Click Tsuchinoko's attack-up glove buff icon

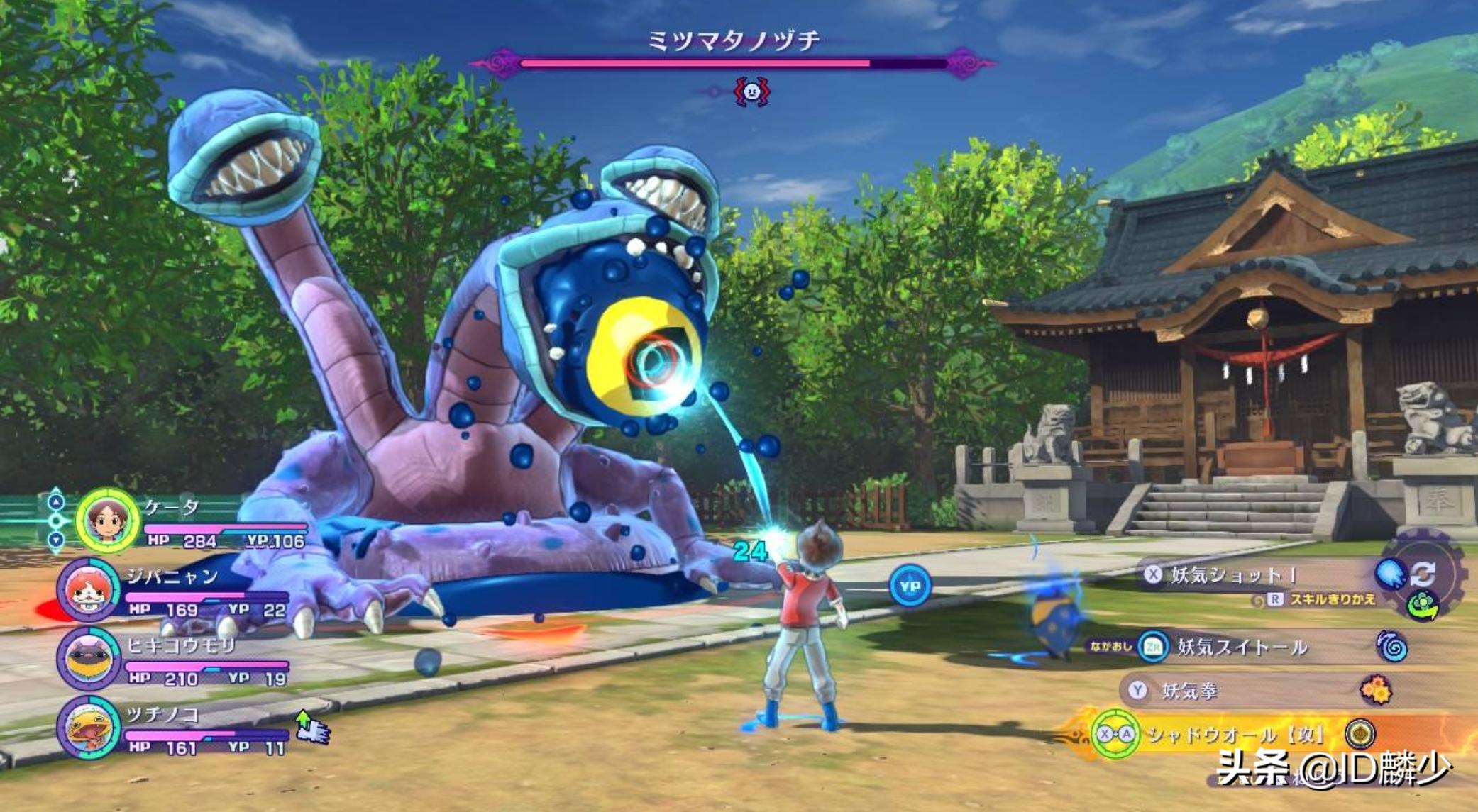pos(312,728)
